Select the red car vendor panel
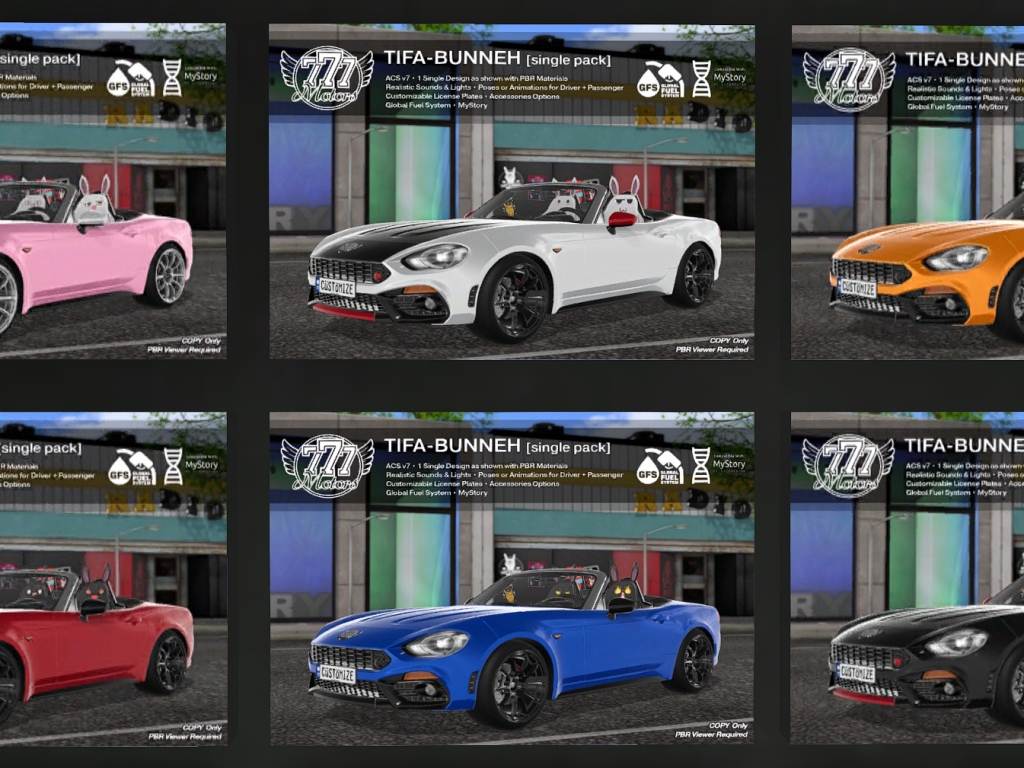This screenshot has width=1024, height=768. click(x=112, y=579)
